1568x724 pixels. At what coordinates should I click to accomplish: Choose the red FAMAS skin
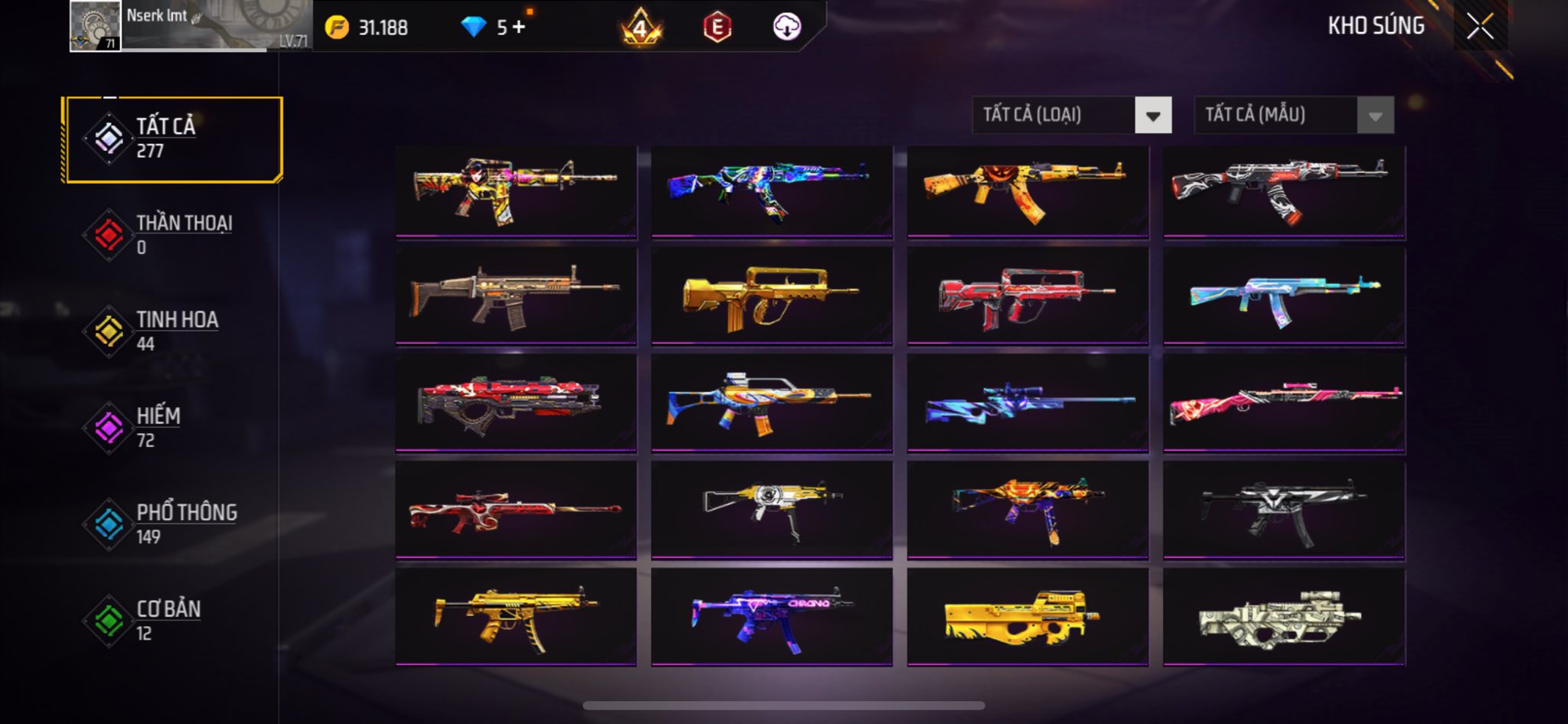(x=1027, y=296)
